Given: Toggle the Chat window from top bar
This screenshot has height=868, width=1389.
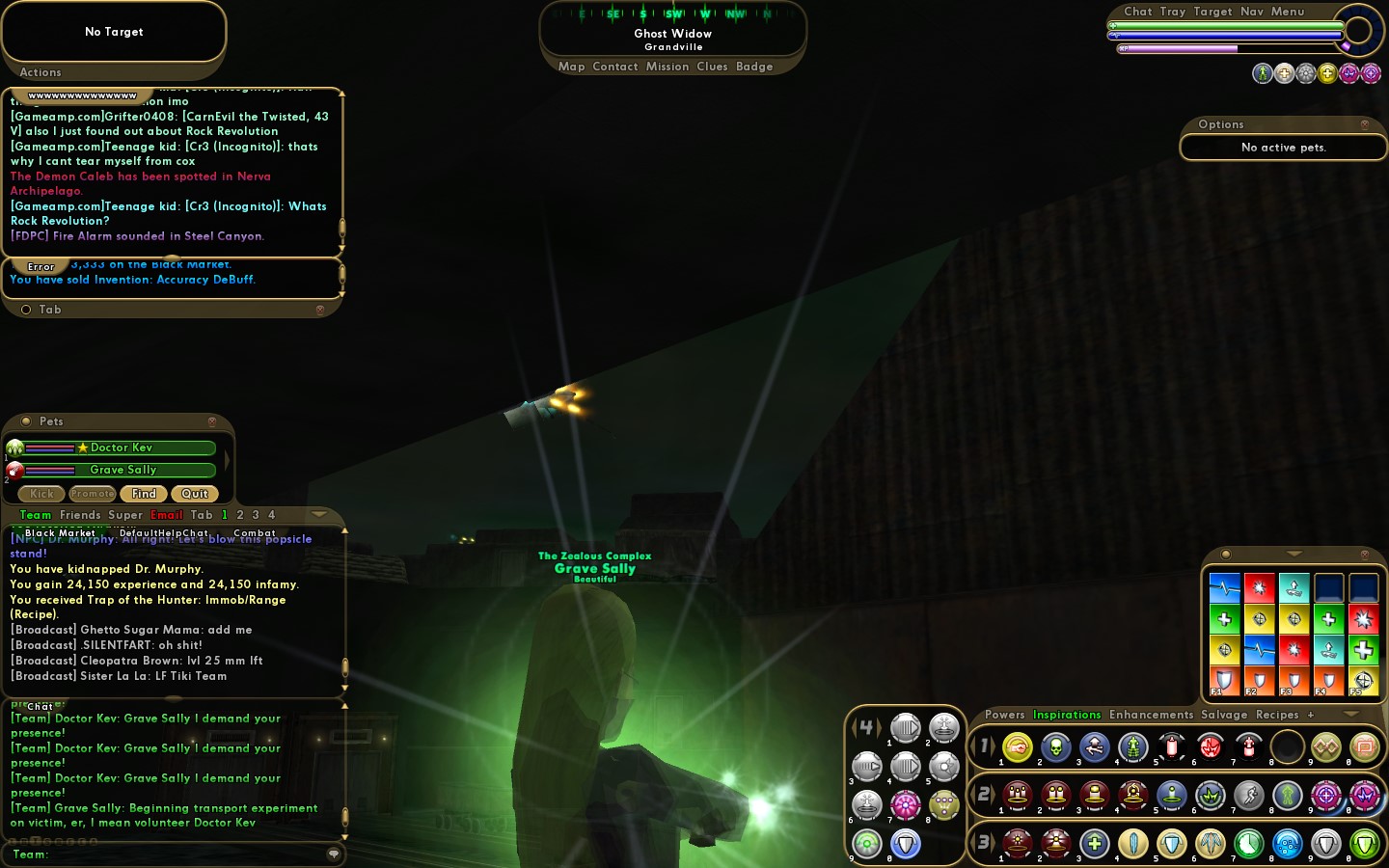Looking at the screenshot, I should tap(1138, 12).
